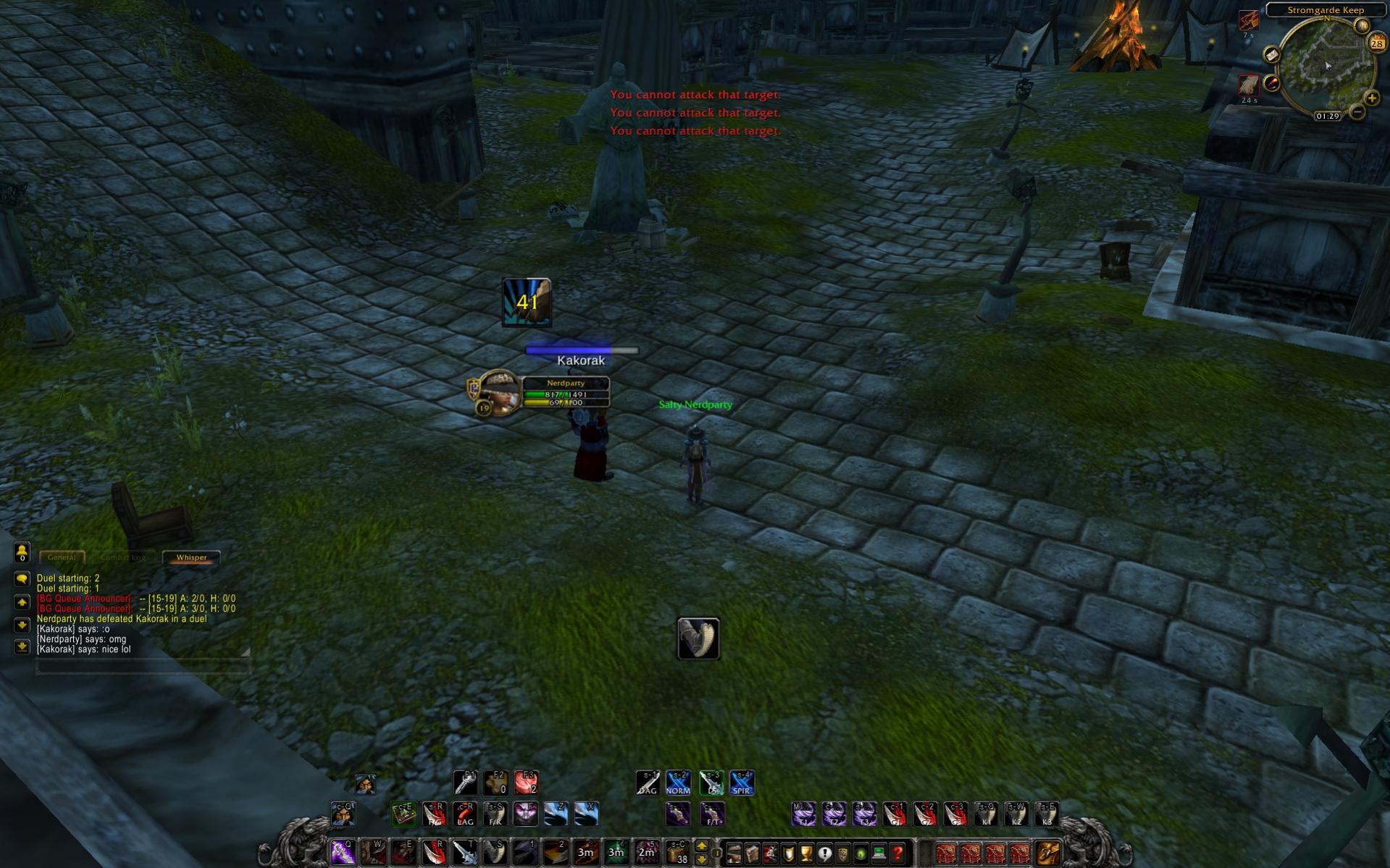The image size is (1390, 868).
Task: Open the friends list button
Action: (22, 553)
